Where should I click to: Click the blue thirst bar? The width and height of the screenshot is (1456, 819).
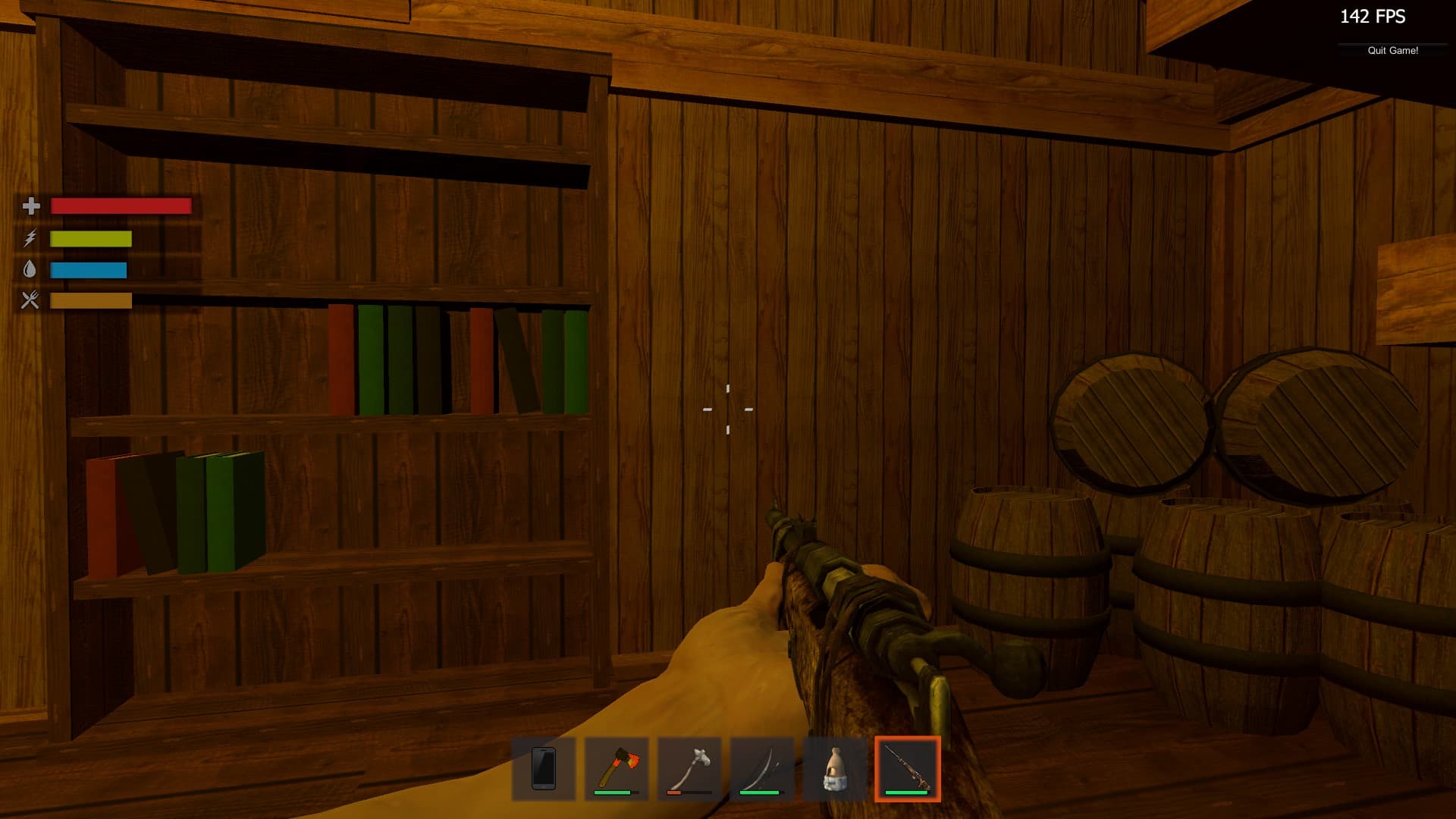tap(87, 269)
